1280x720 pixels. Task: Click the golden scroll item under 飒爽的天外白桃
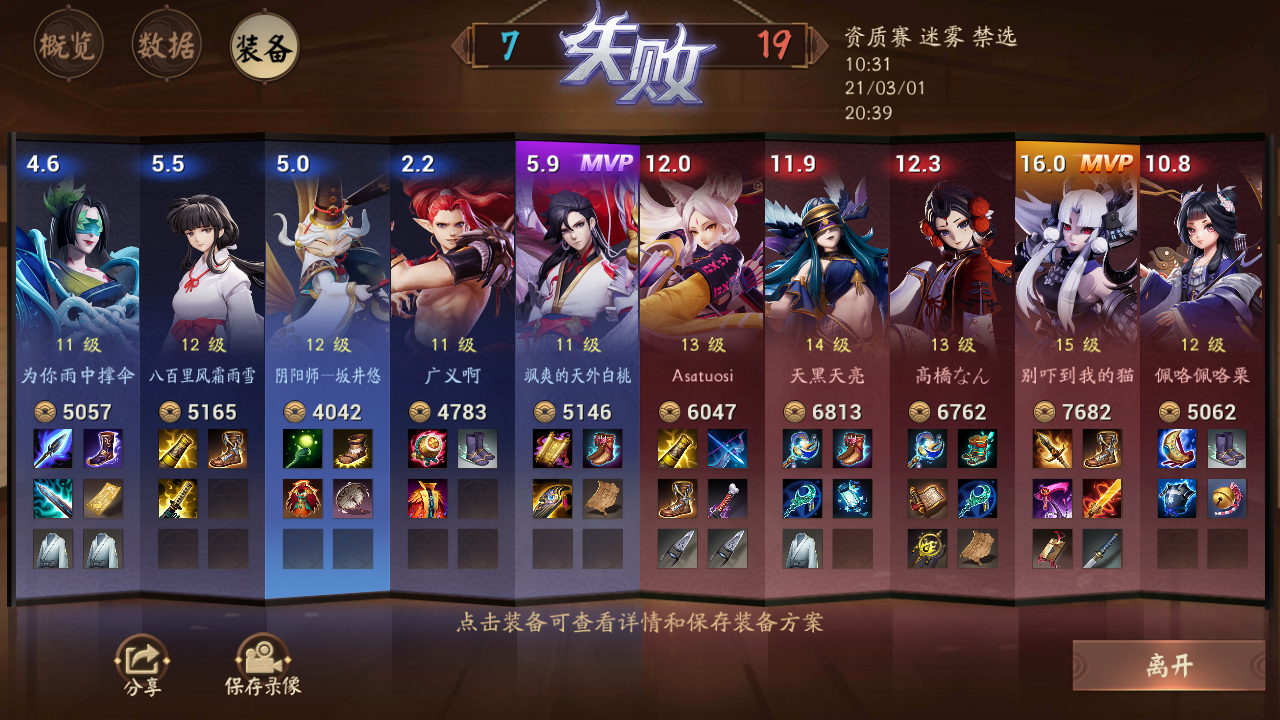point(552,448)
